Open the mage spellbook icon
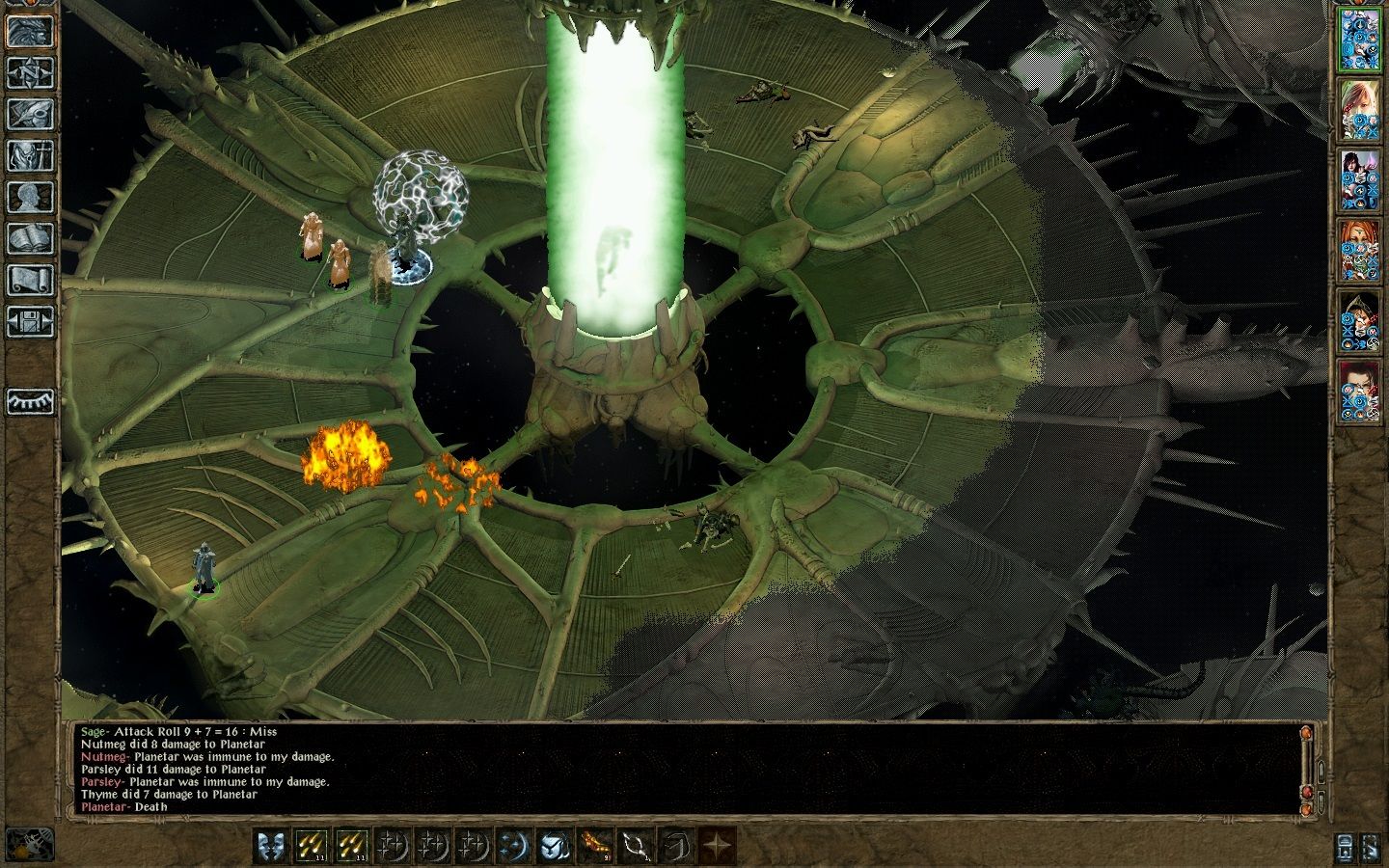This screenshot has height=868, width=1389. click(29, 239)
